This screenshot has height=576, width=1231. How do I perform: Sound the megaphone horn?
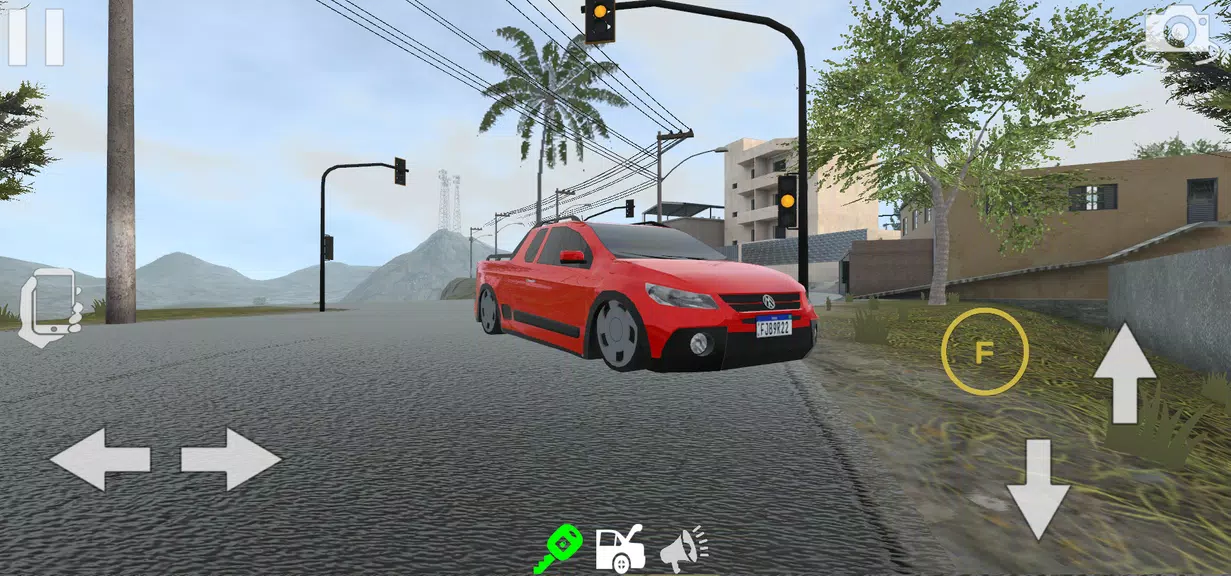click(682, 548)
